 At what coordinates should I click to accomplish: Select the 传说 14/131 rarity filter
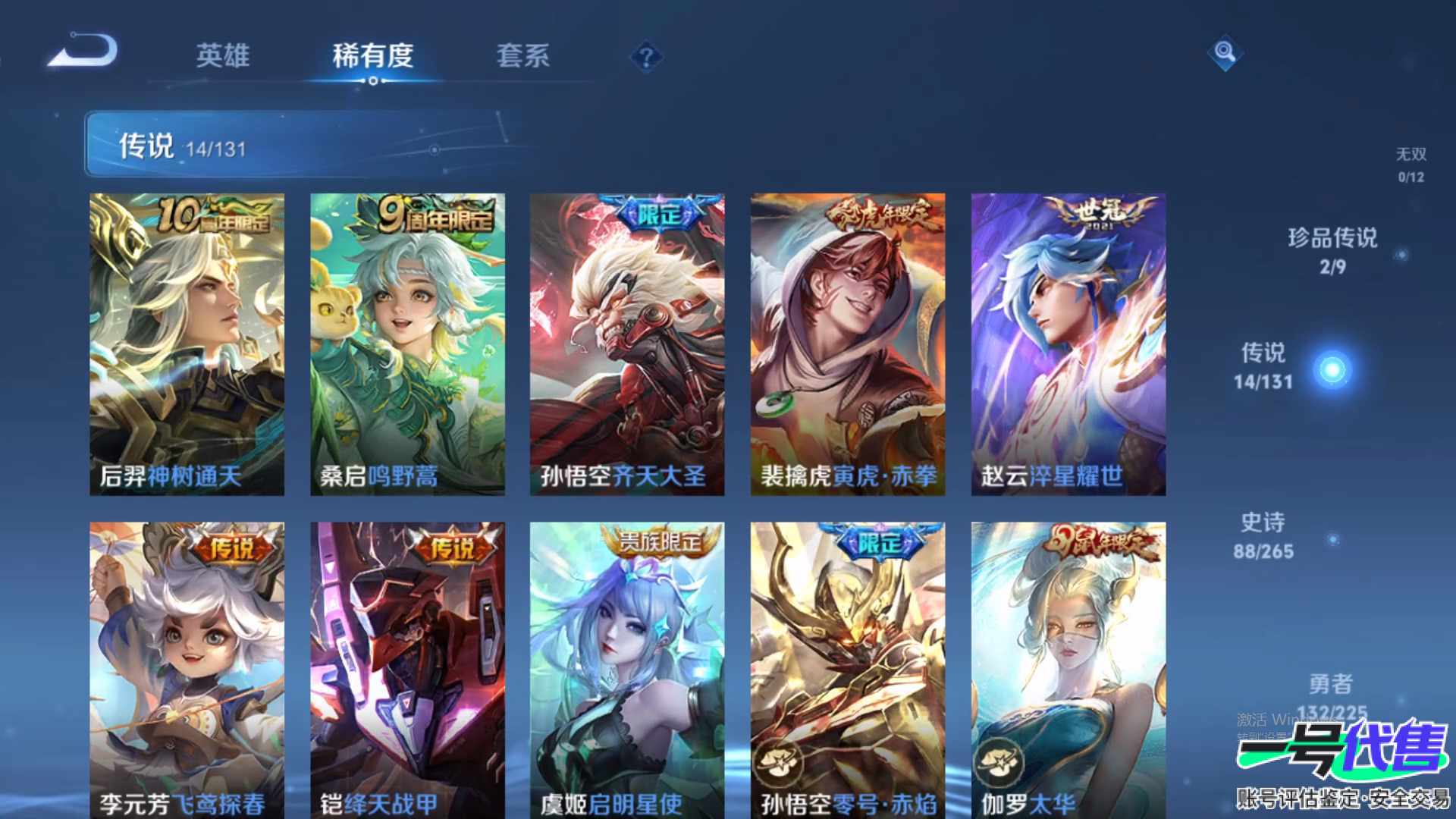click(1264, 366)
